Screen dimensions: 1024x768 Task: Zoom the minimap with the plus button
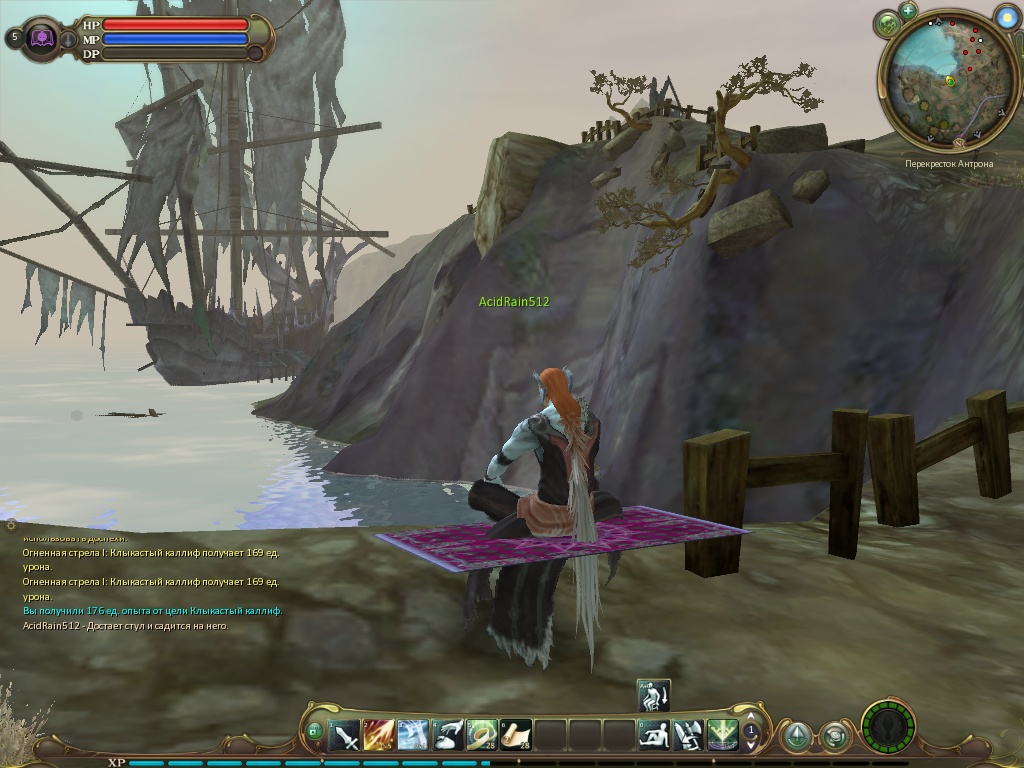tap(908, 10)
